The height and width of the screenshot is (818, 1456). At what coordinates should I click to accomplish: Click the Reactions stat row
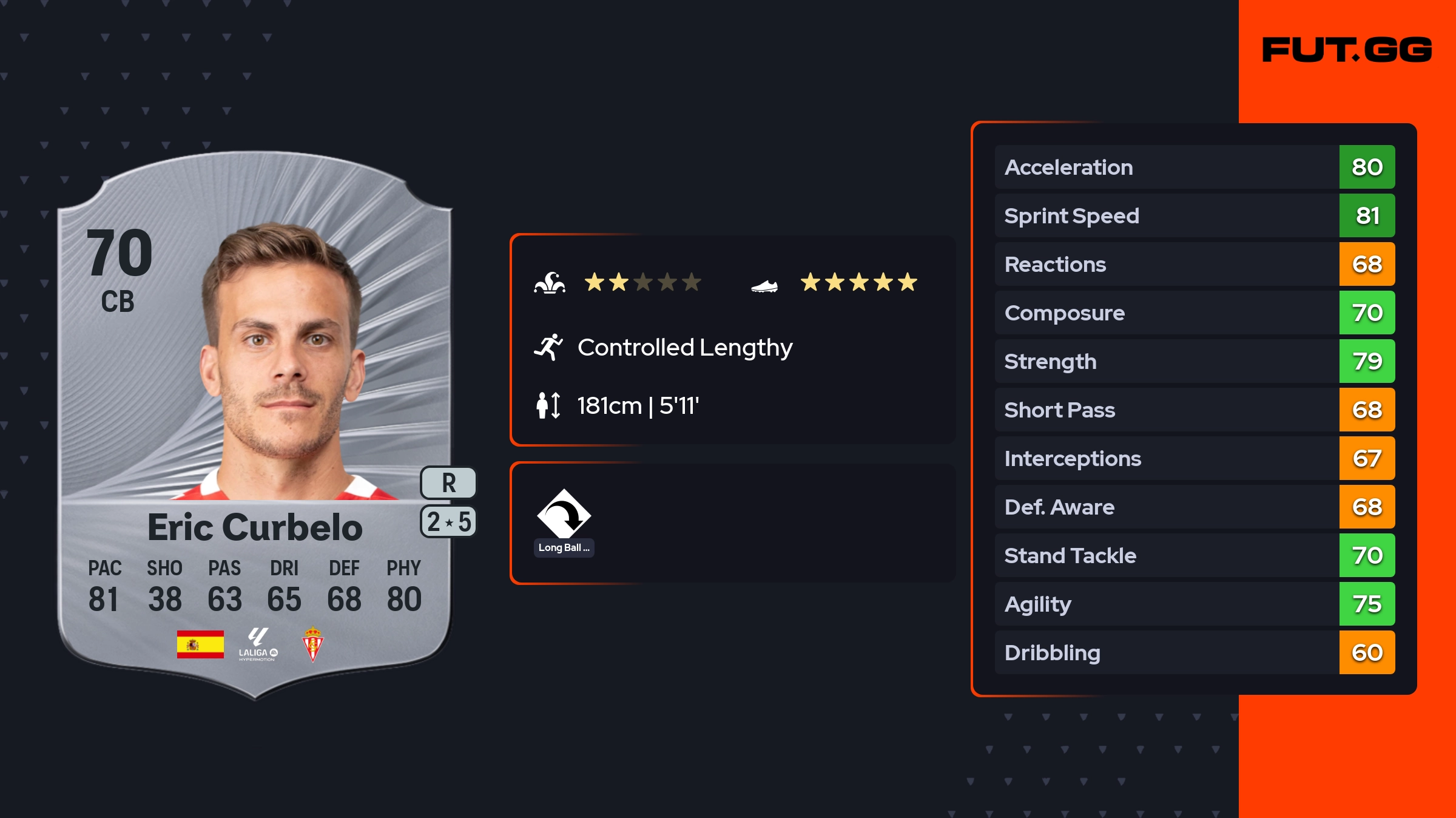[x=1195, y=264]
